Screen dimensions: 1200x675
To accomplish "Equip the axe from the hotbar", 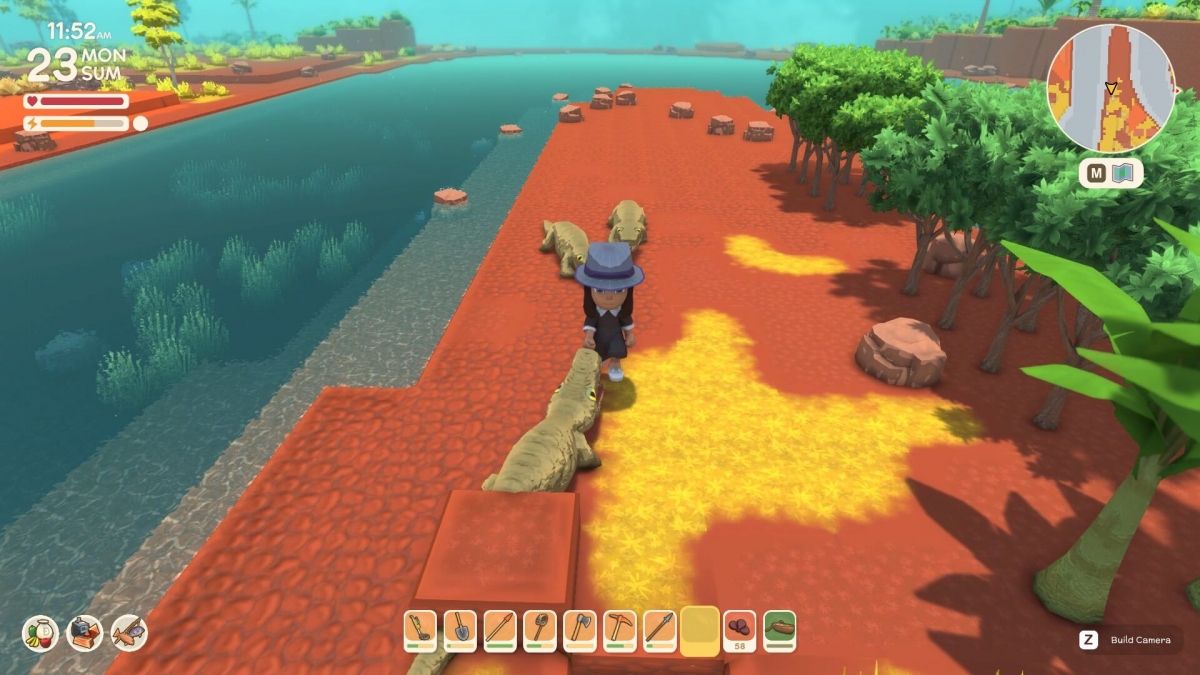I will coord(580,630).
